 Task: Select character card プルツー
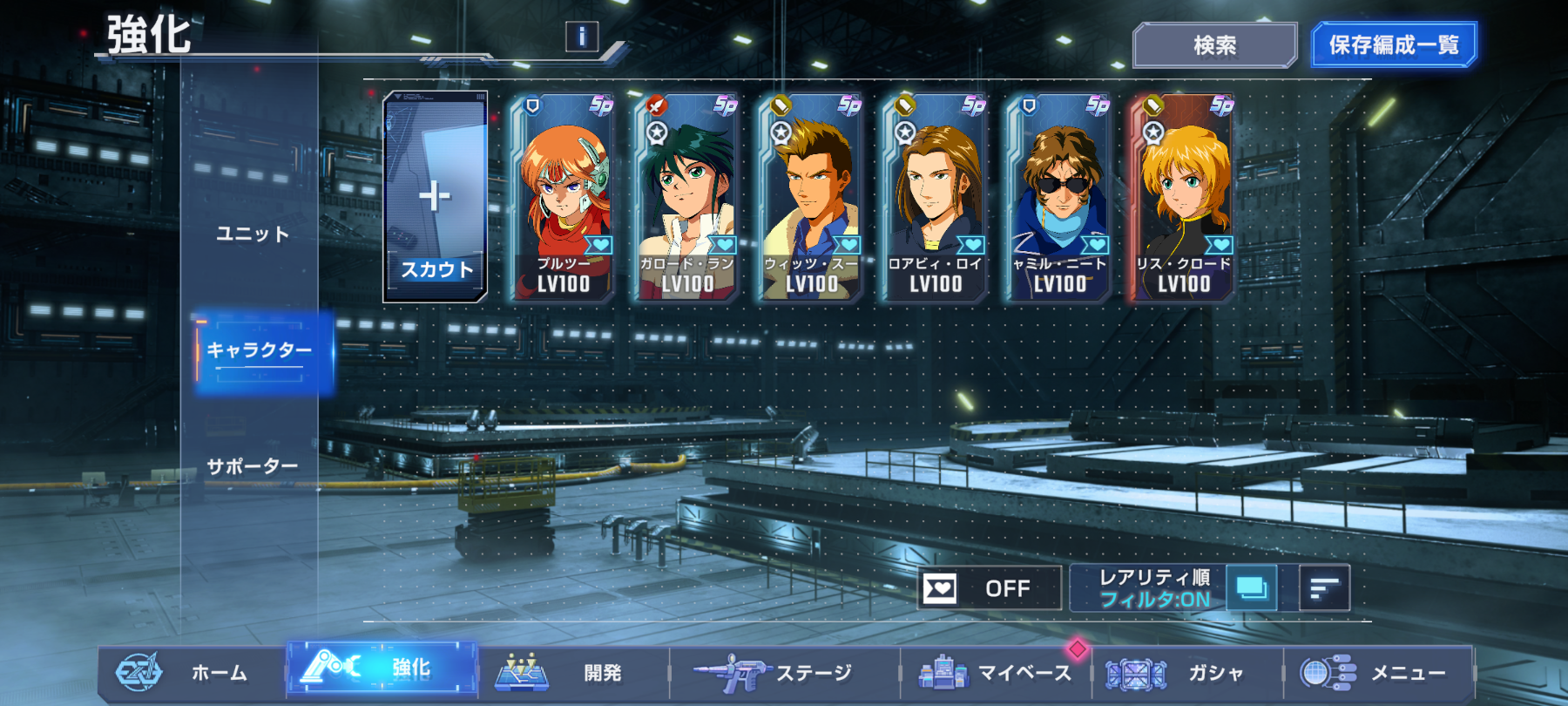pyautogui.click(x=564, y=198)
